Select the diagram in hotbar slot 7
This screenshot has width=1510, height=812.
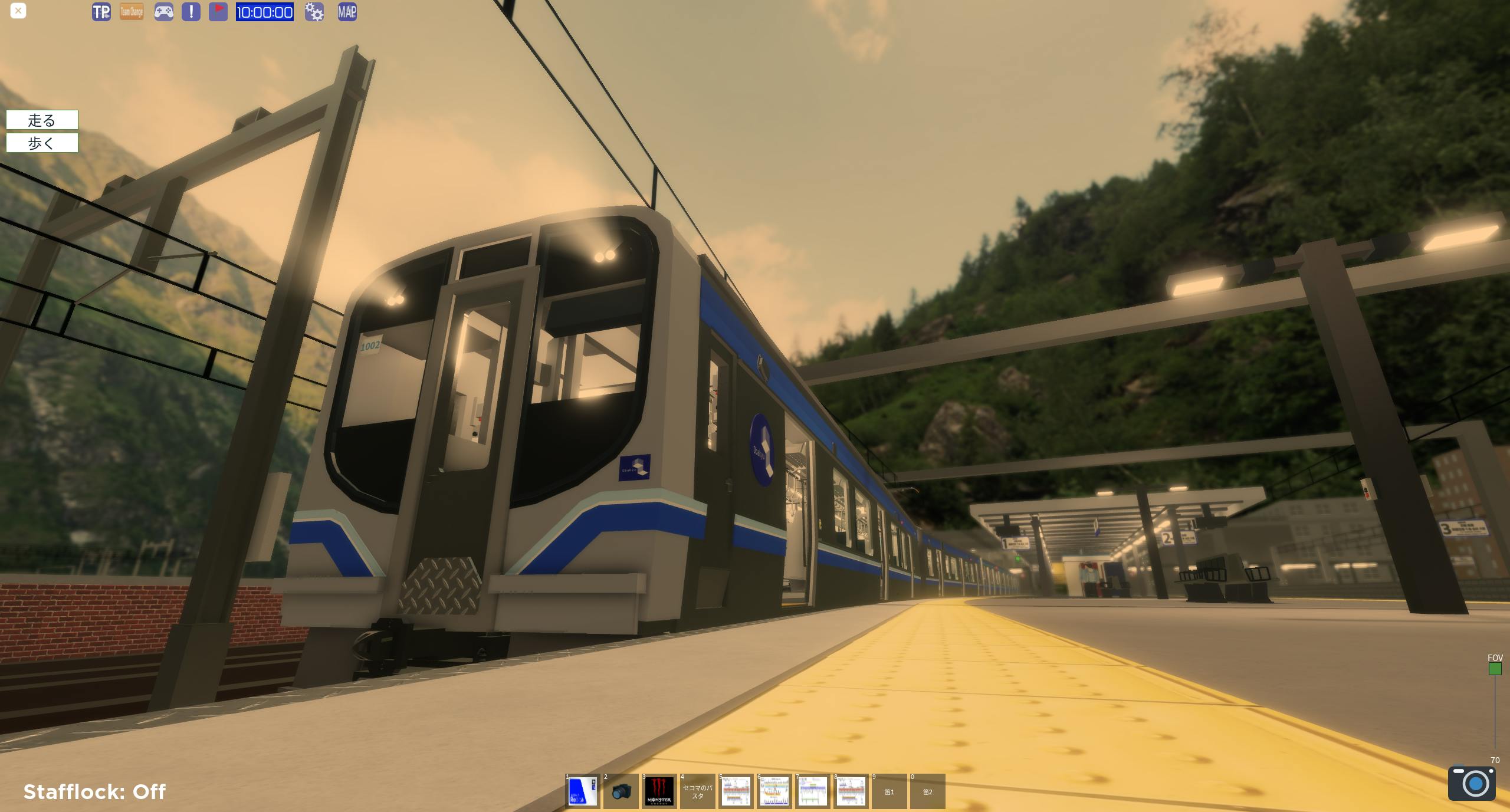point(812,791)
